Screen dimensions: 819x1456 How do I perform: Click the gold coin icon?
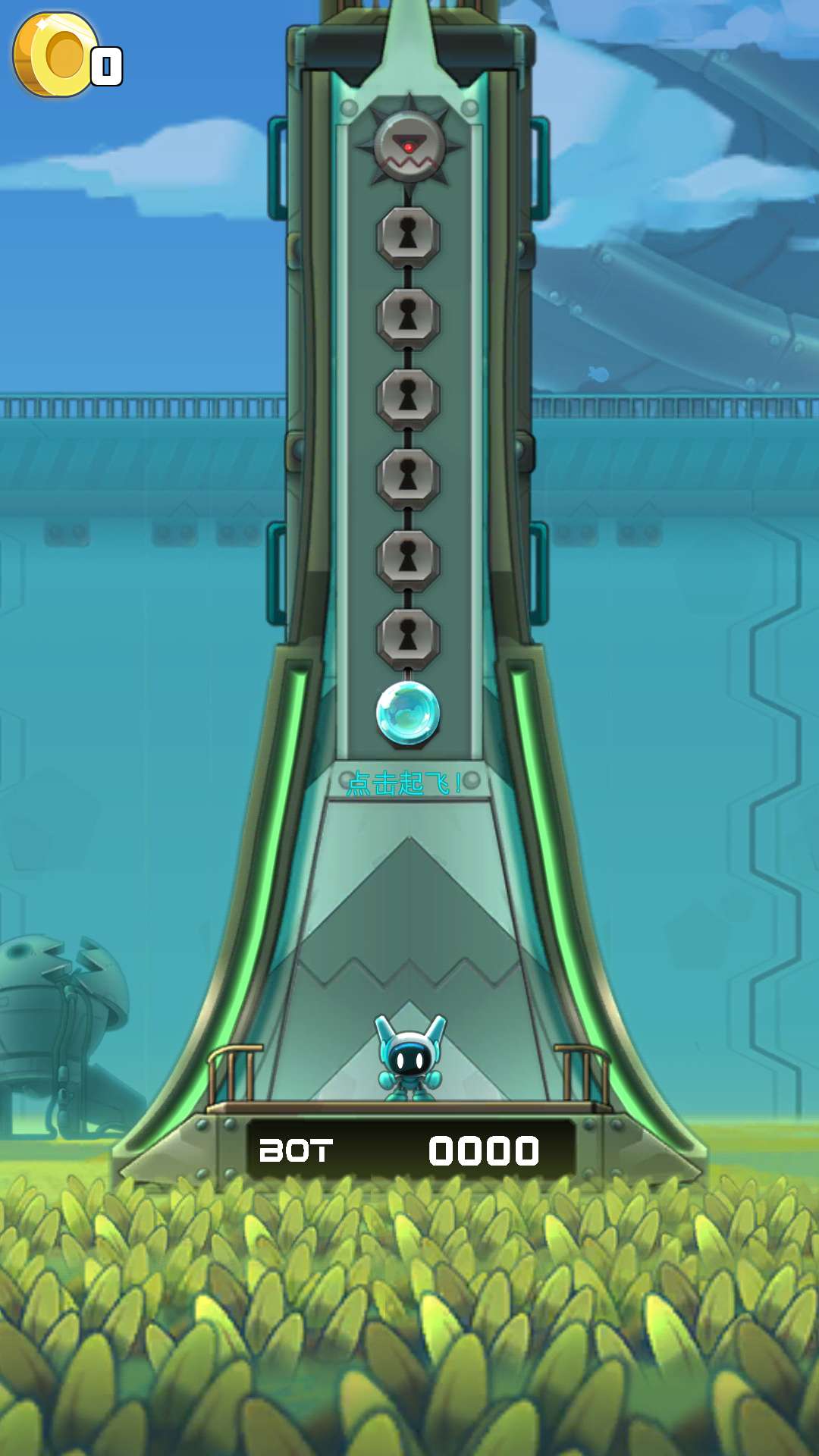(x=55, y=55)
